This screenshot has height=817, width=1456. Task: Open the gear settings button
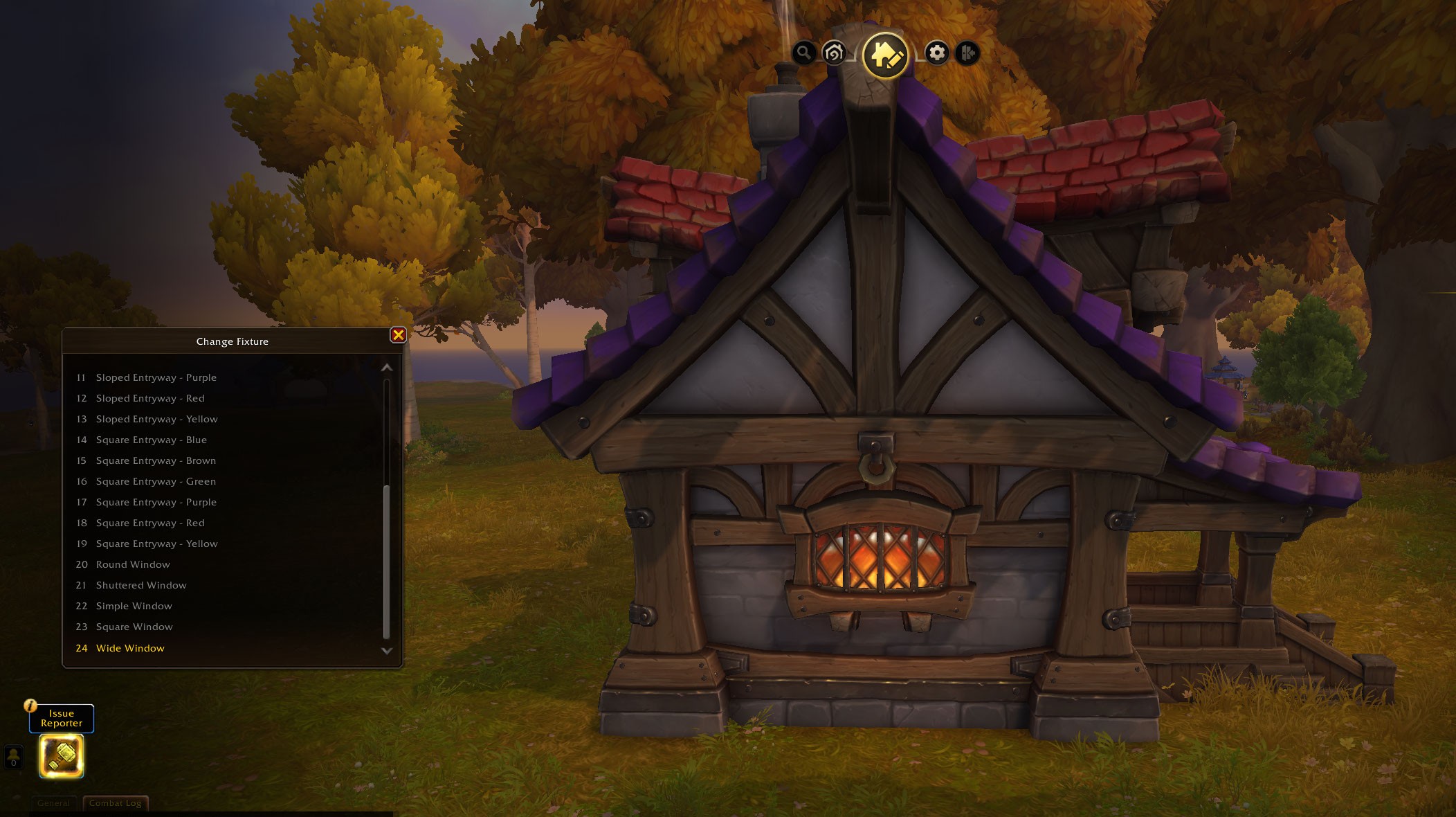tap(936, 53)
